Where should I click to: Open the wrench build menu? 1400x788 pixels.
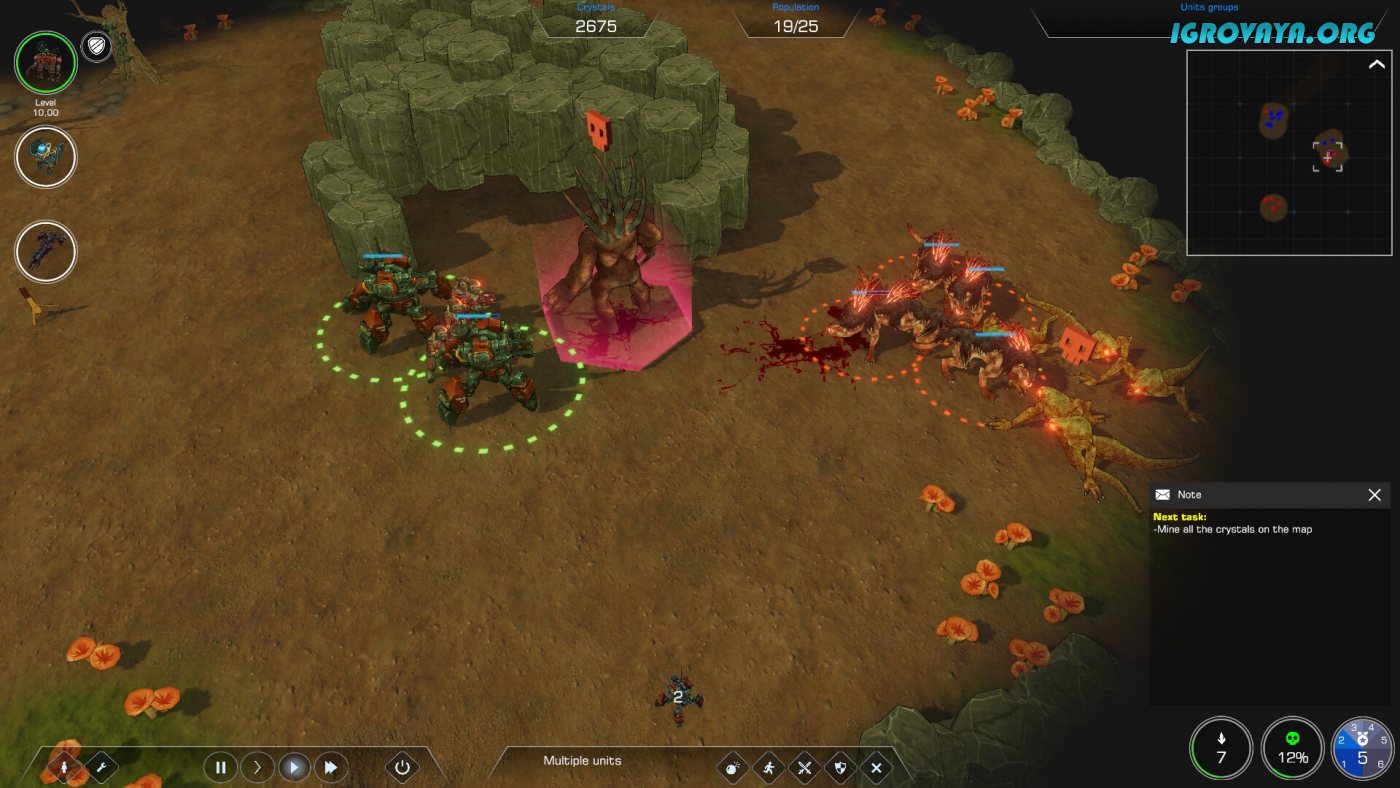pyautogui.click(x=101, y=768)
